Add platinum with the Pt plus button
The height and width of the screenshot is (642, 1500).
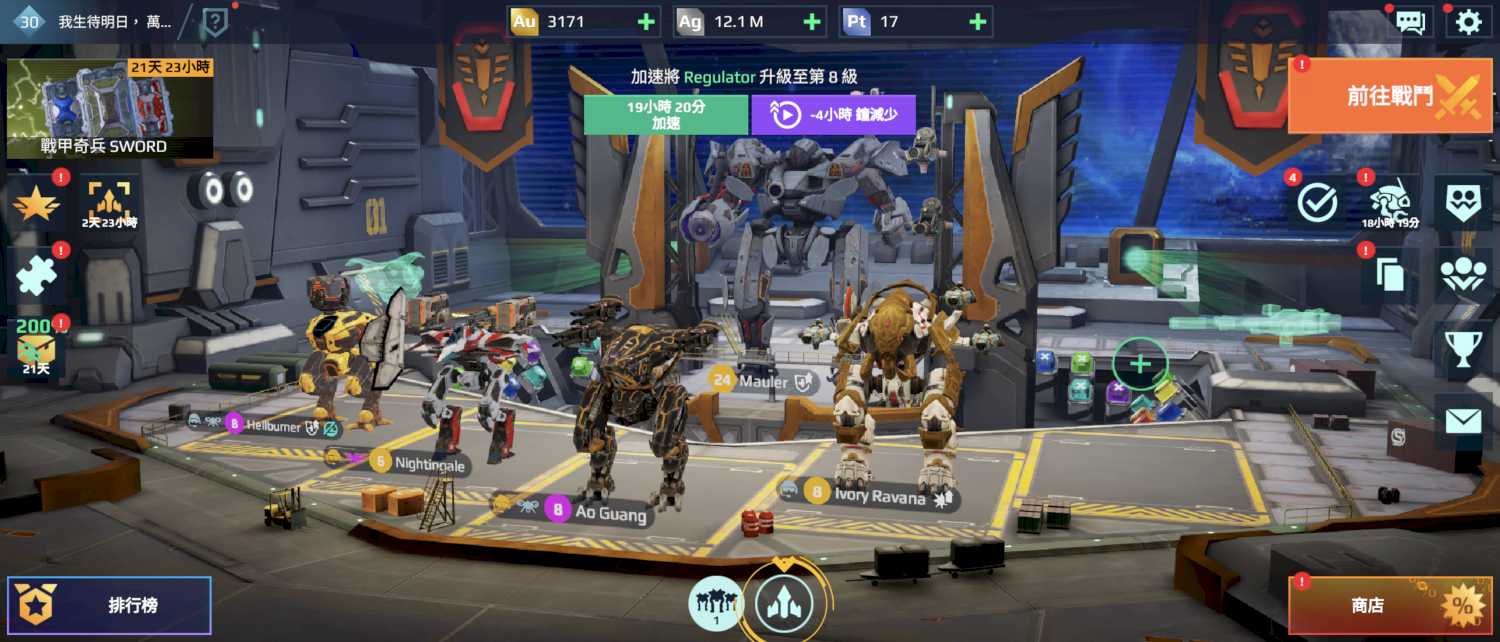tap(977, 21)
